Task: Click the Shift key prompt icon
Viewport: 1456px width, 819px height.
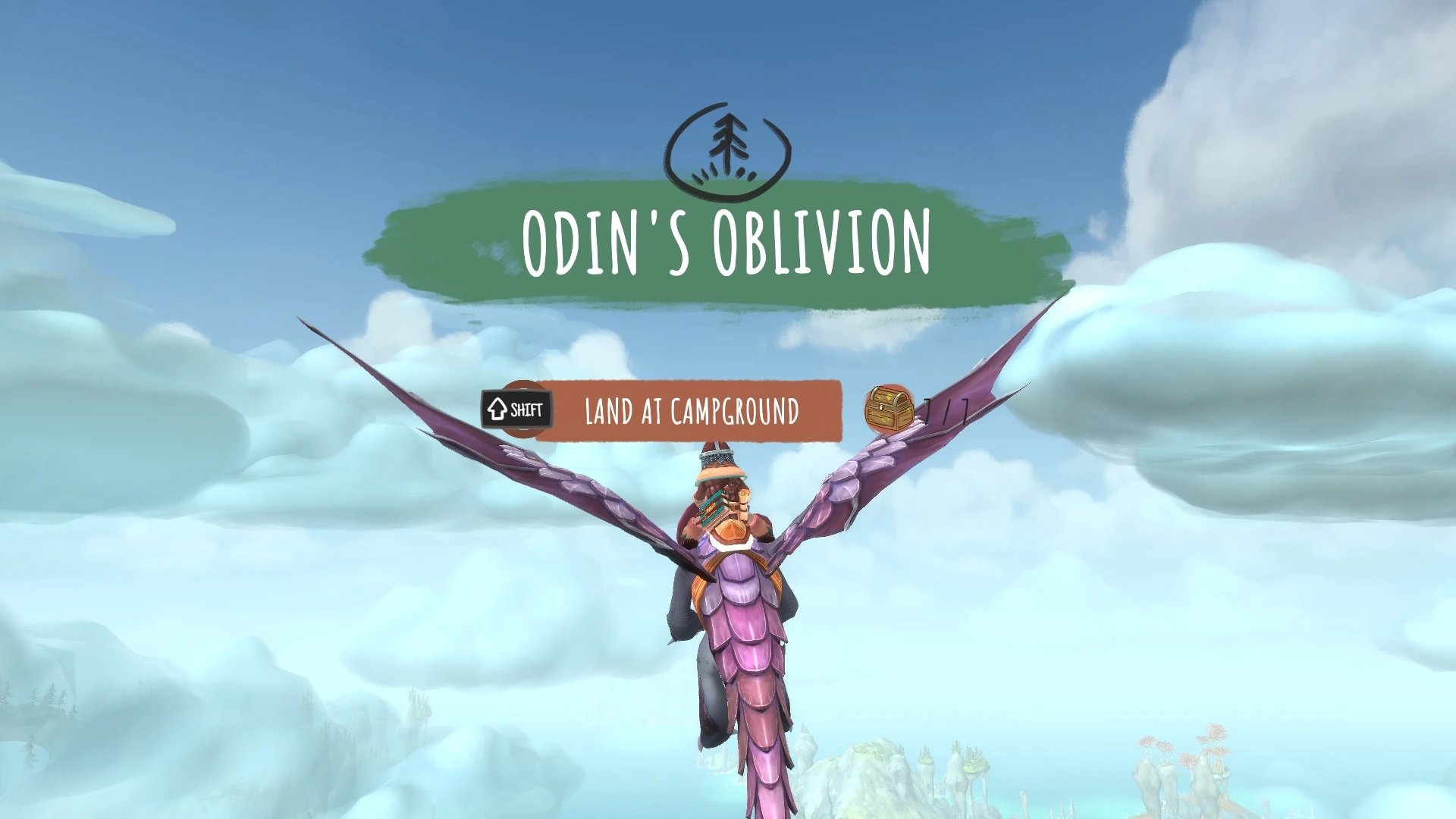Action: tap(518, 409)
